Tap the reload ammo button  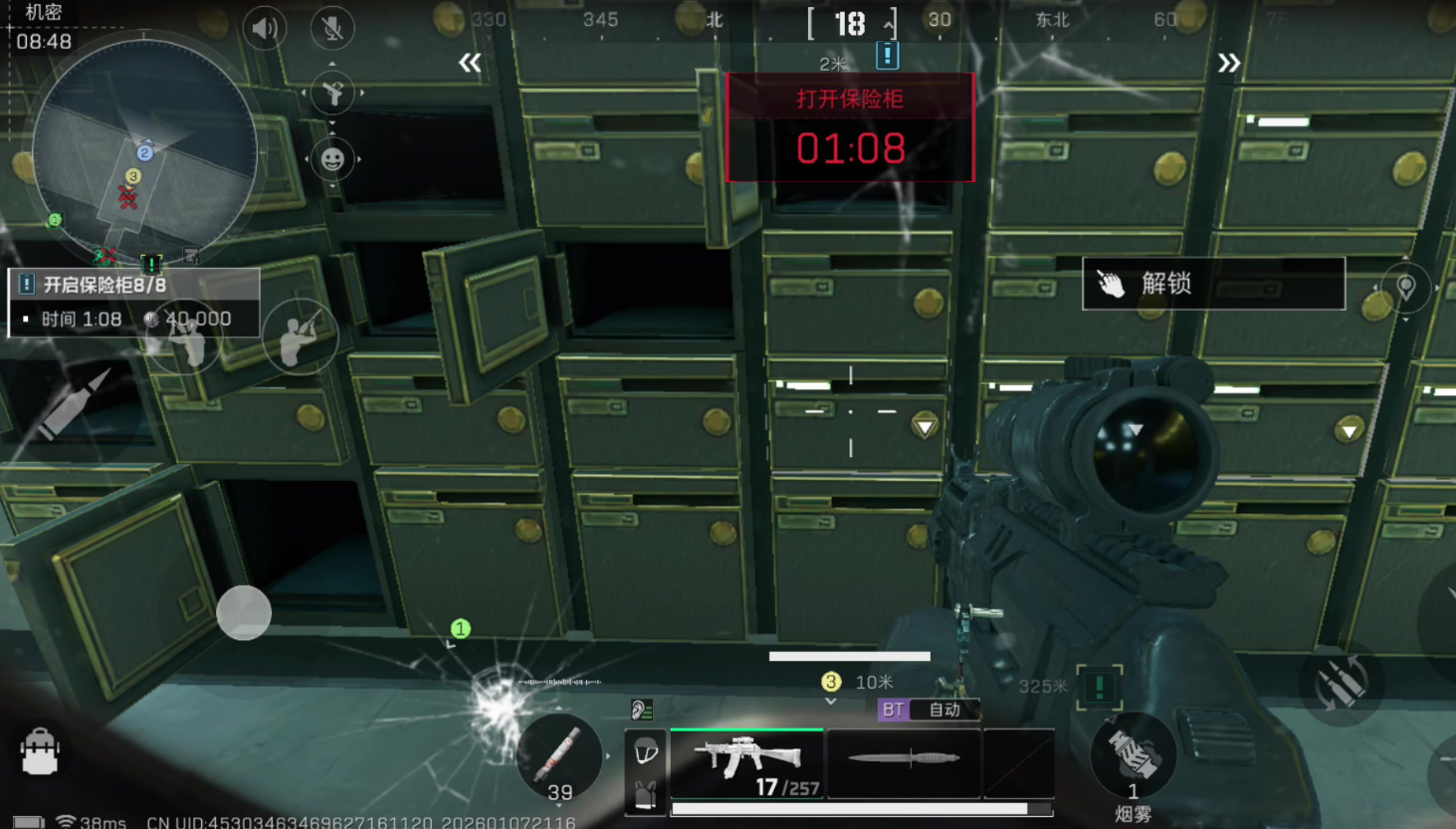coord(1341,685)
